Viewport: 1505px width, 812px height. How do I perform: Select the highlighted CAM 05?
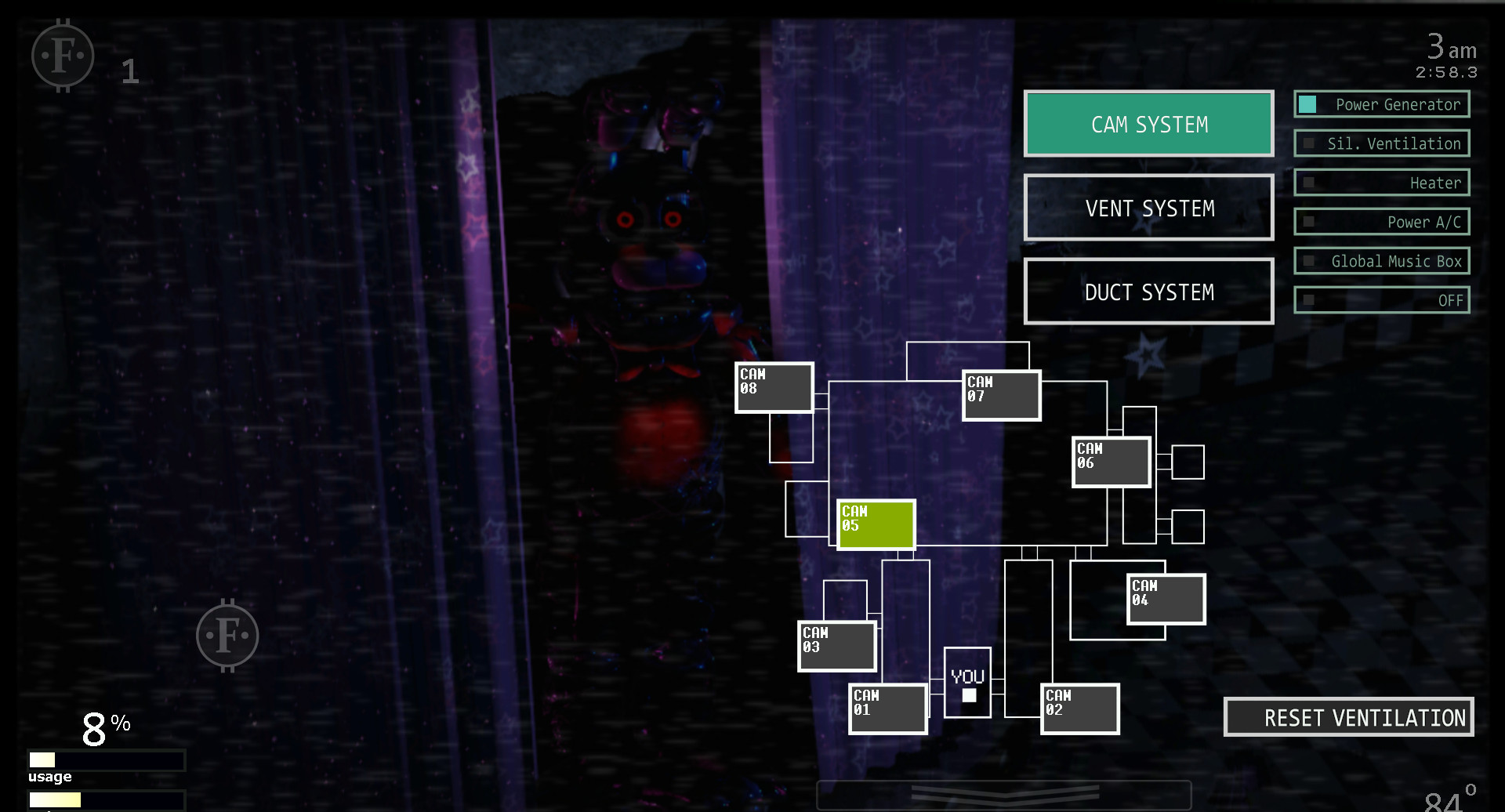pyautogui.click(x=876, y=525)
